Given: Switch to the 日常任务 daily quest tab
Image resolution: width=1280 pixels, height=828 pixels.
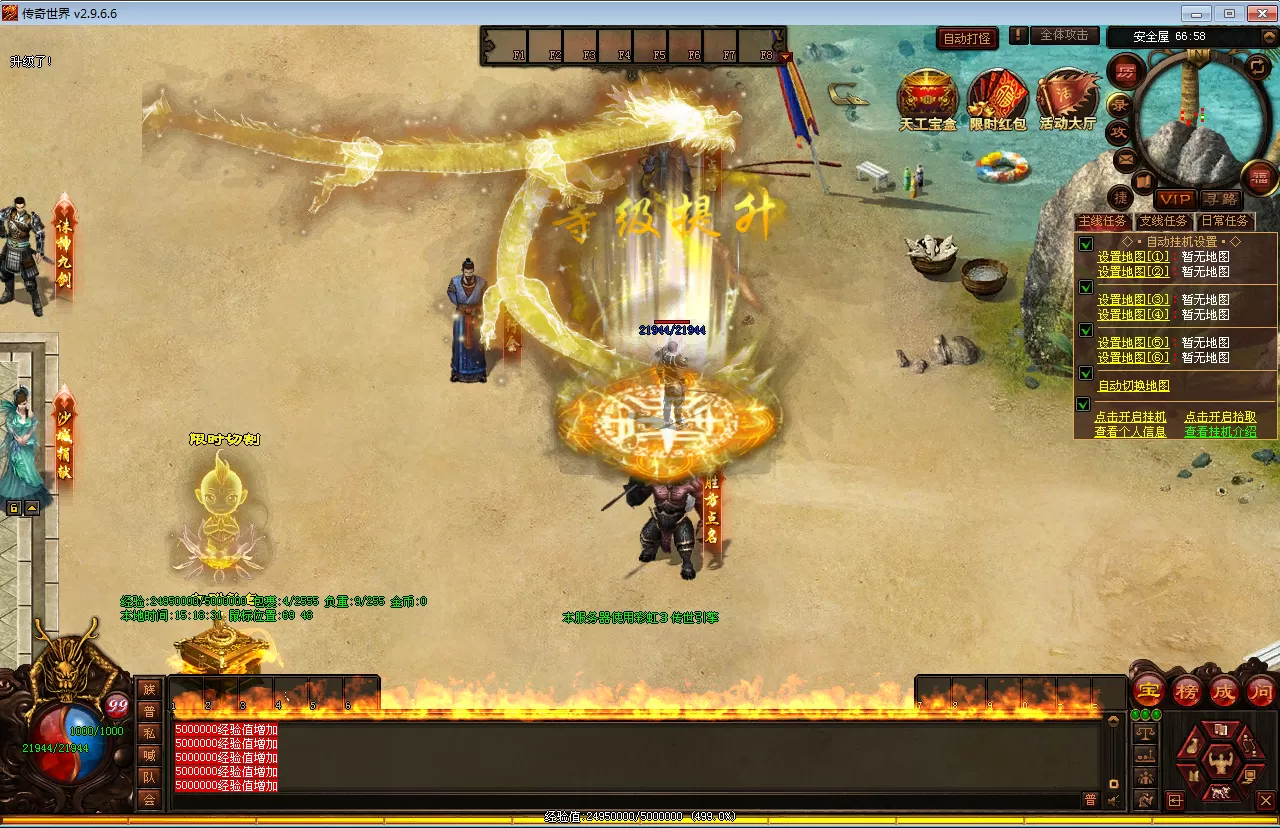Looking at the screenshot, I should tap(1225, 221).
